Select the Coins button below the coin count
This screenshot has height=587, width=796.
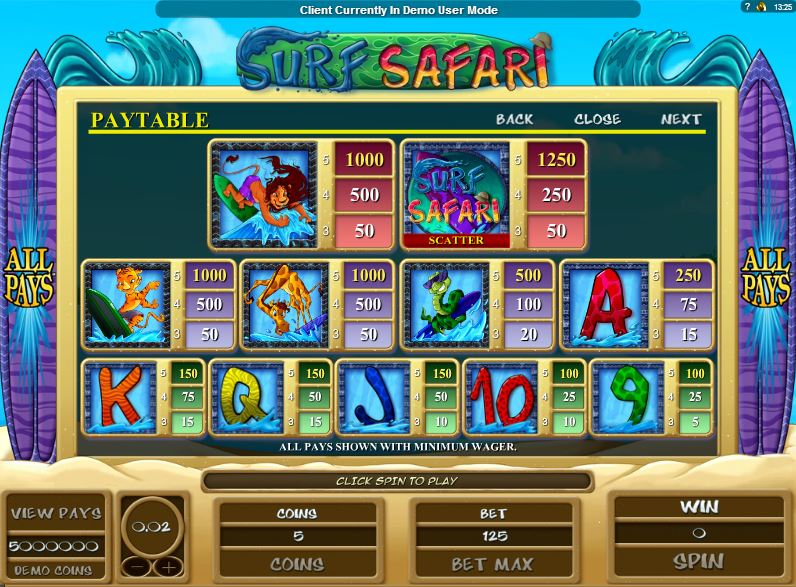(297, 564)
